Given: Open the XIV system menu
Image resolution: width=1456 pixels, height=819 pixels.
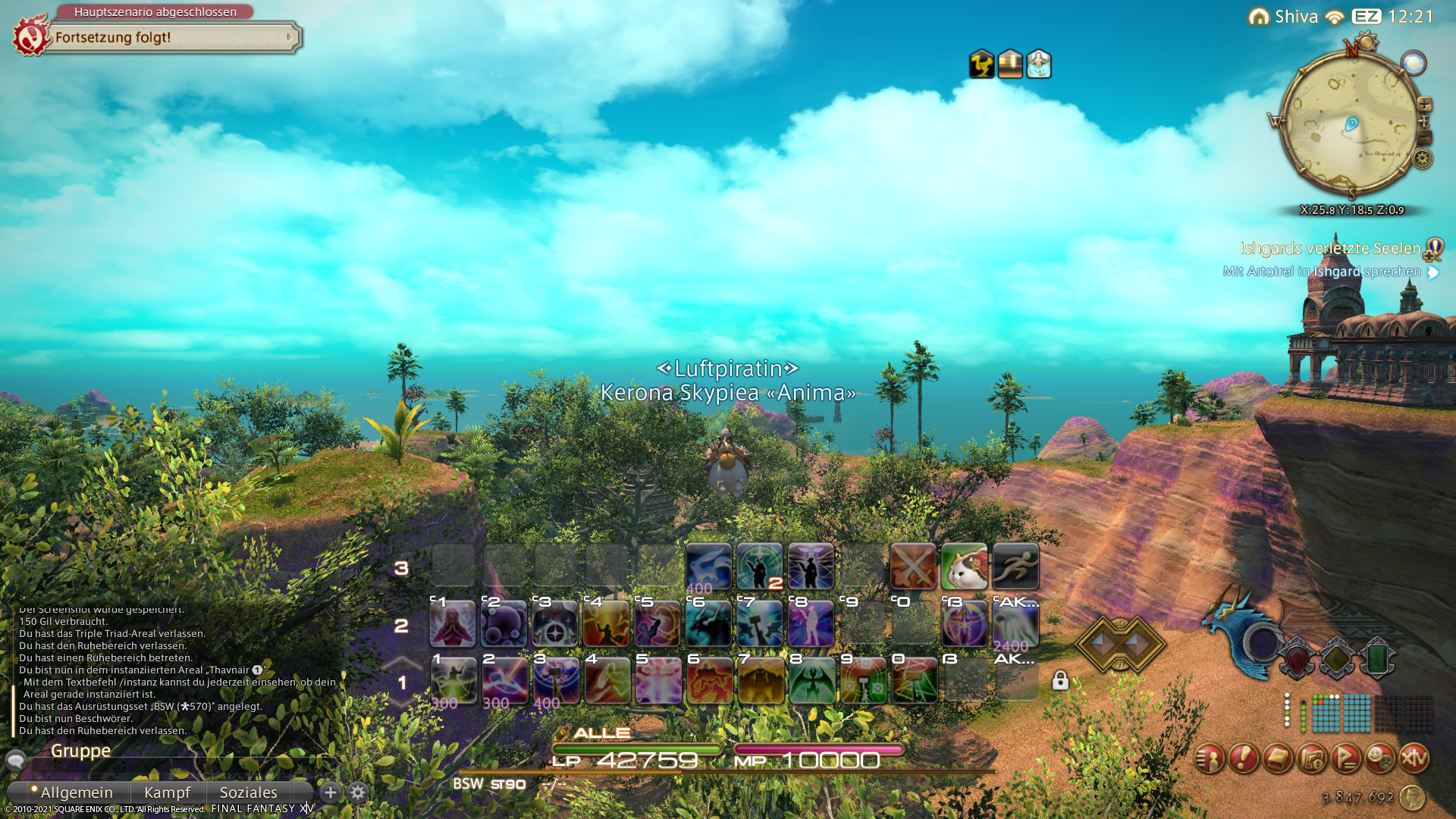Looking at the screenshot, I should [x=1414, y=758].
